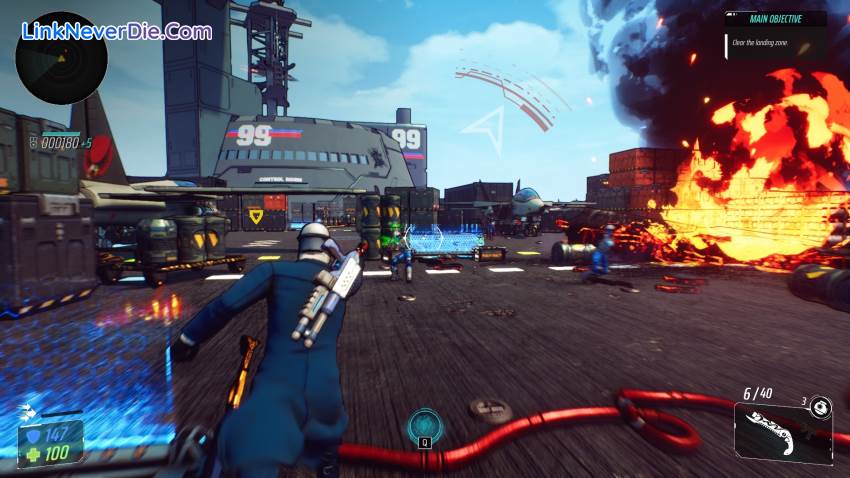
Task: Choose the grenade icon with count 3
Action: [x=820, y=407]
